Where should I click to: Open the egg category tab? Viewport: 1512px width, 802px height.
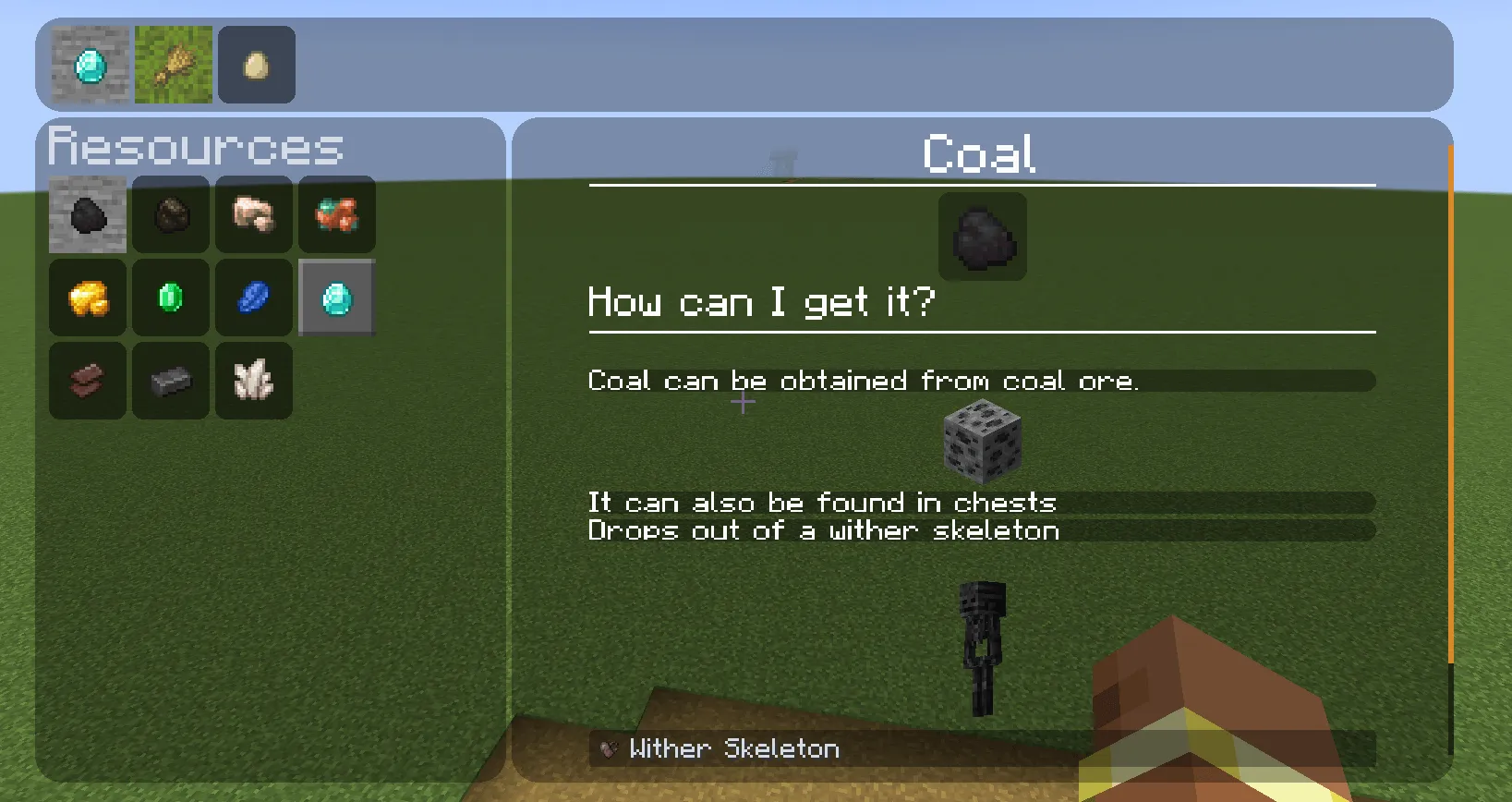[x=256, y=64]
